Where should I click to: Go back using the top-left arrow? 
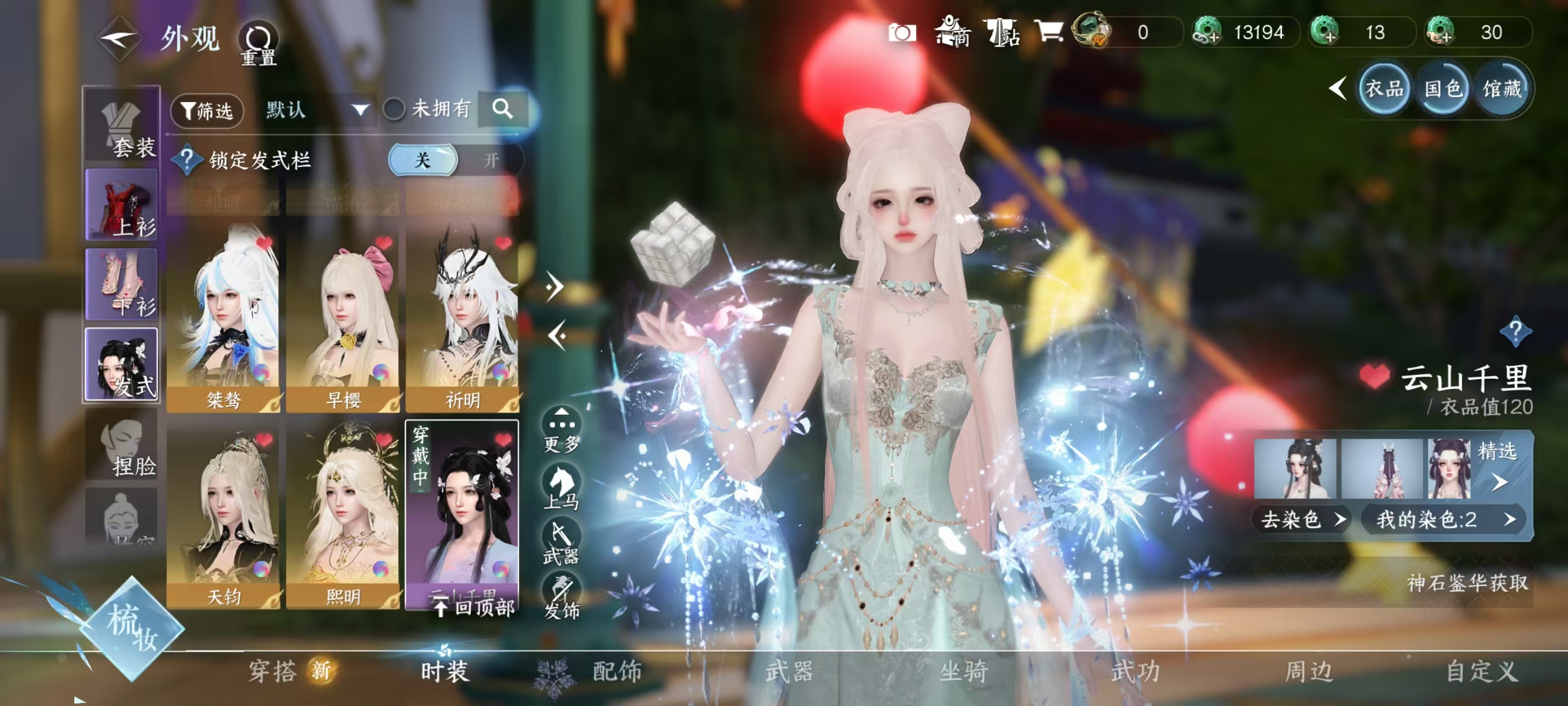point(120,39)
